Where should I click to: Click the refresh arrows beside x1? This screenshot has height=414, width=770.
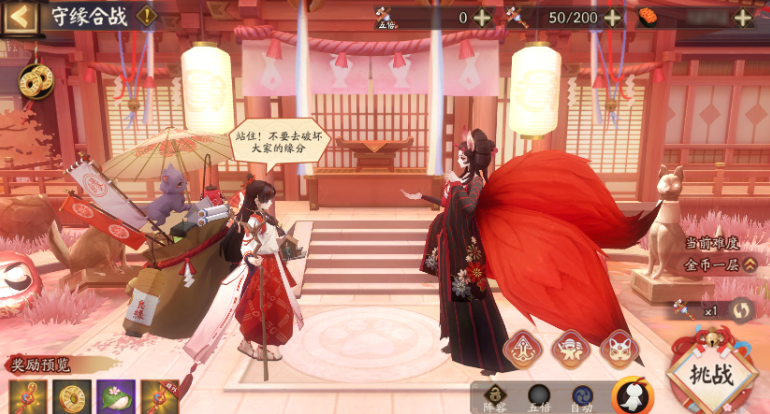coord(739,309)
